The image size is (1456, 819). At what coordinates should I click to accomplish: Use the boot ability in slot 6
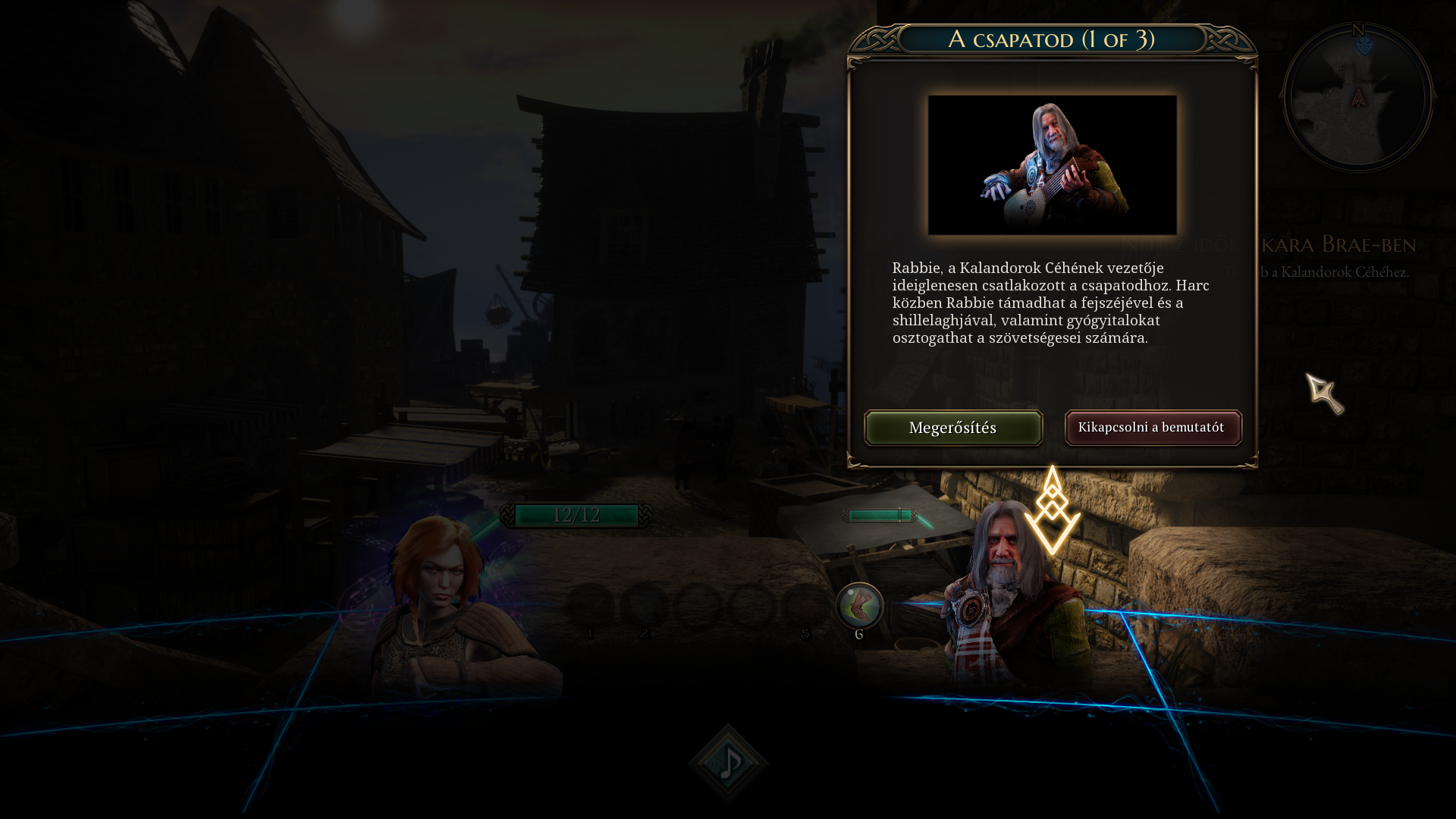coord(859,607)
